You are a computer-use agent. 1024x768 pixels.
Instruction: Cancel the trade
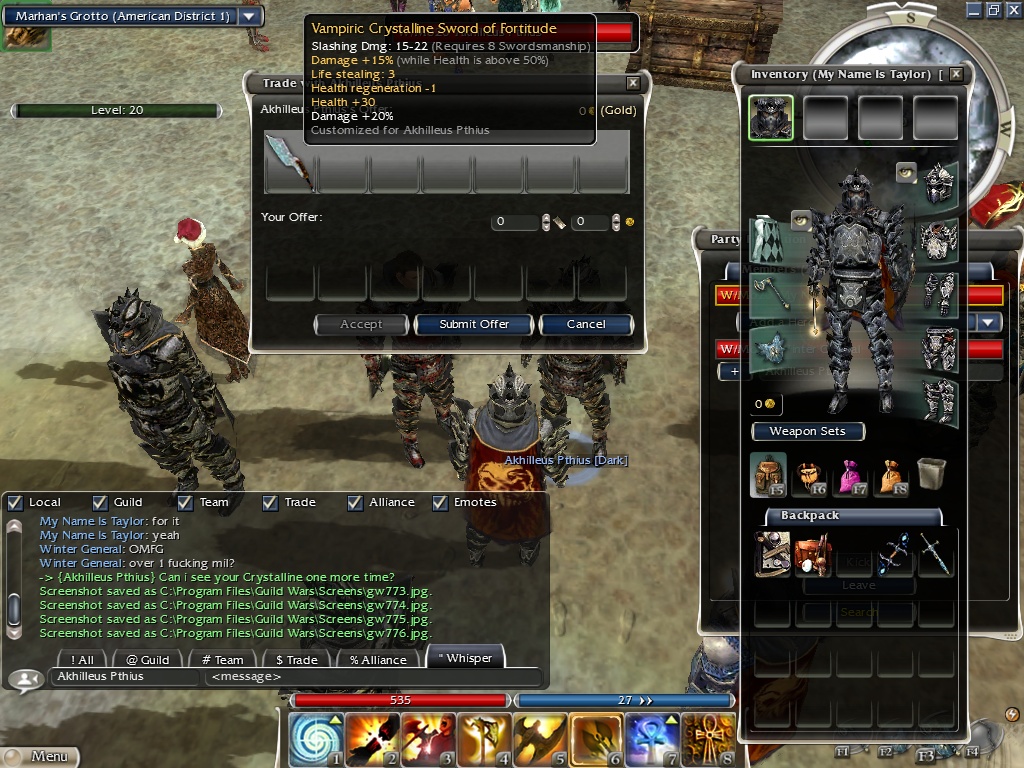click(586, 324)
